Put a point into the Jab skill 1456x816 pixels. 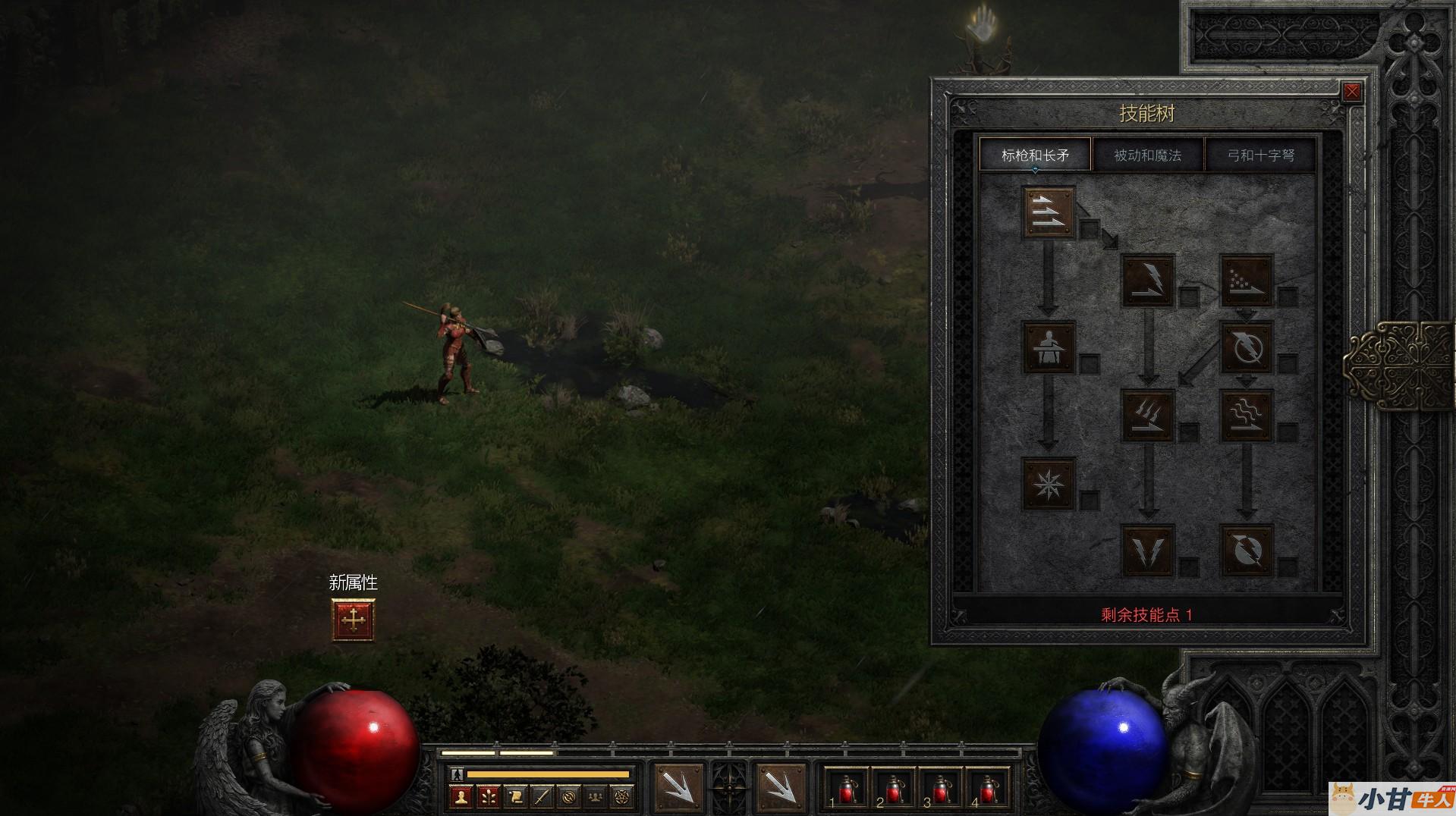point(1049,212)
